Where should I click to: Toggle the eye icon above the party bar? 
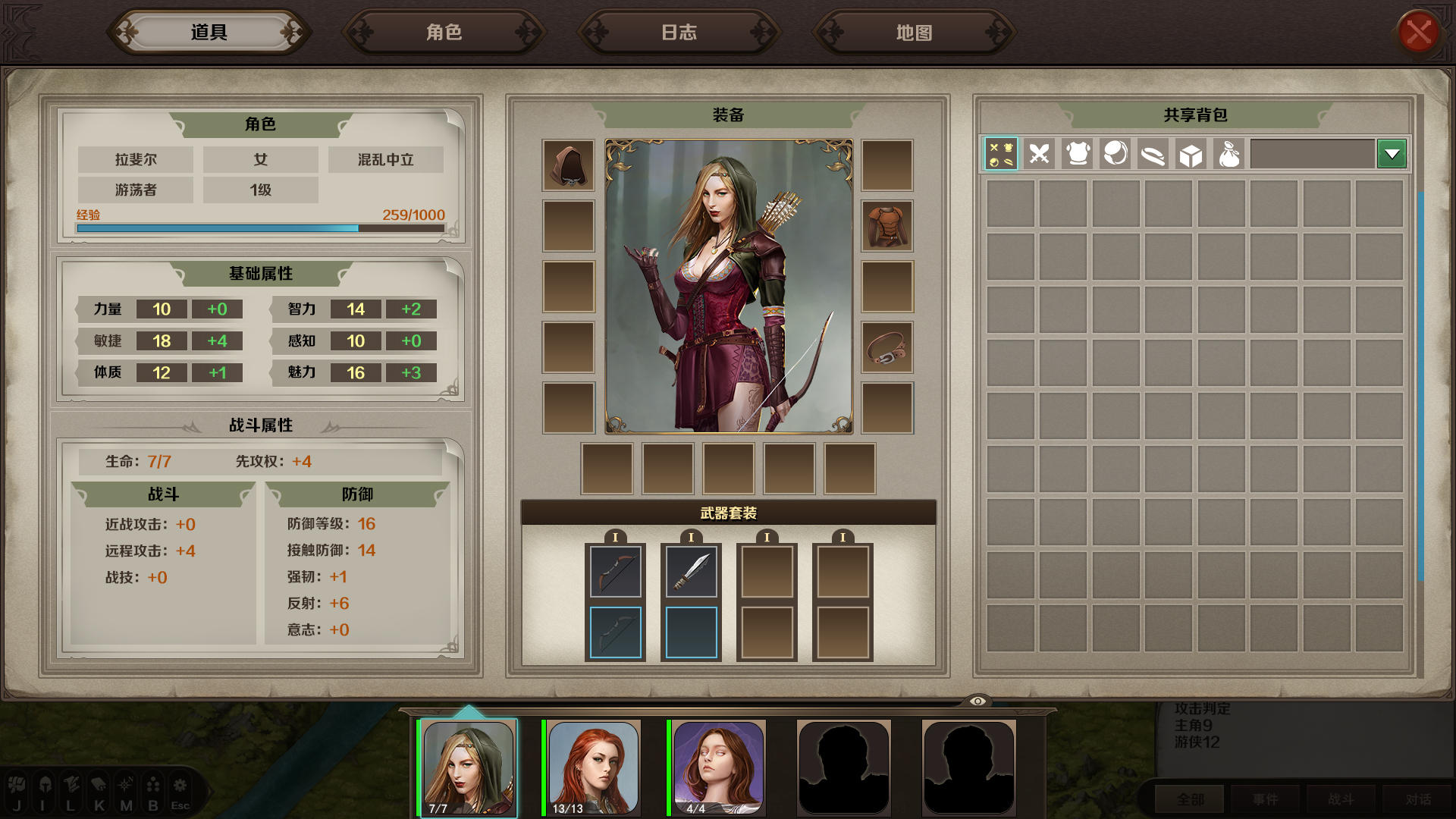(x=979, y=701)
